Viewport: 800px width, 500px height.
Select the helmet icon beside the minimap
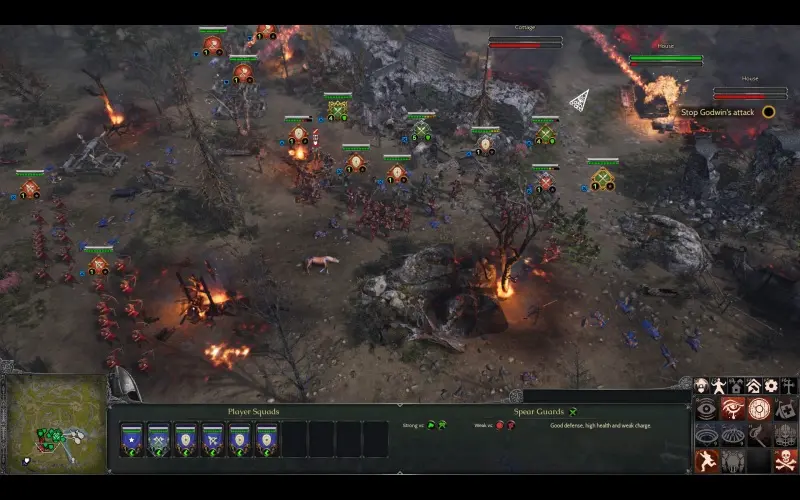coord(123,383)
